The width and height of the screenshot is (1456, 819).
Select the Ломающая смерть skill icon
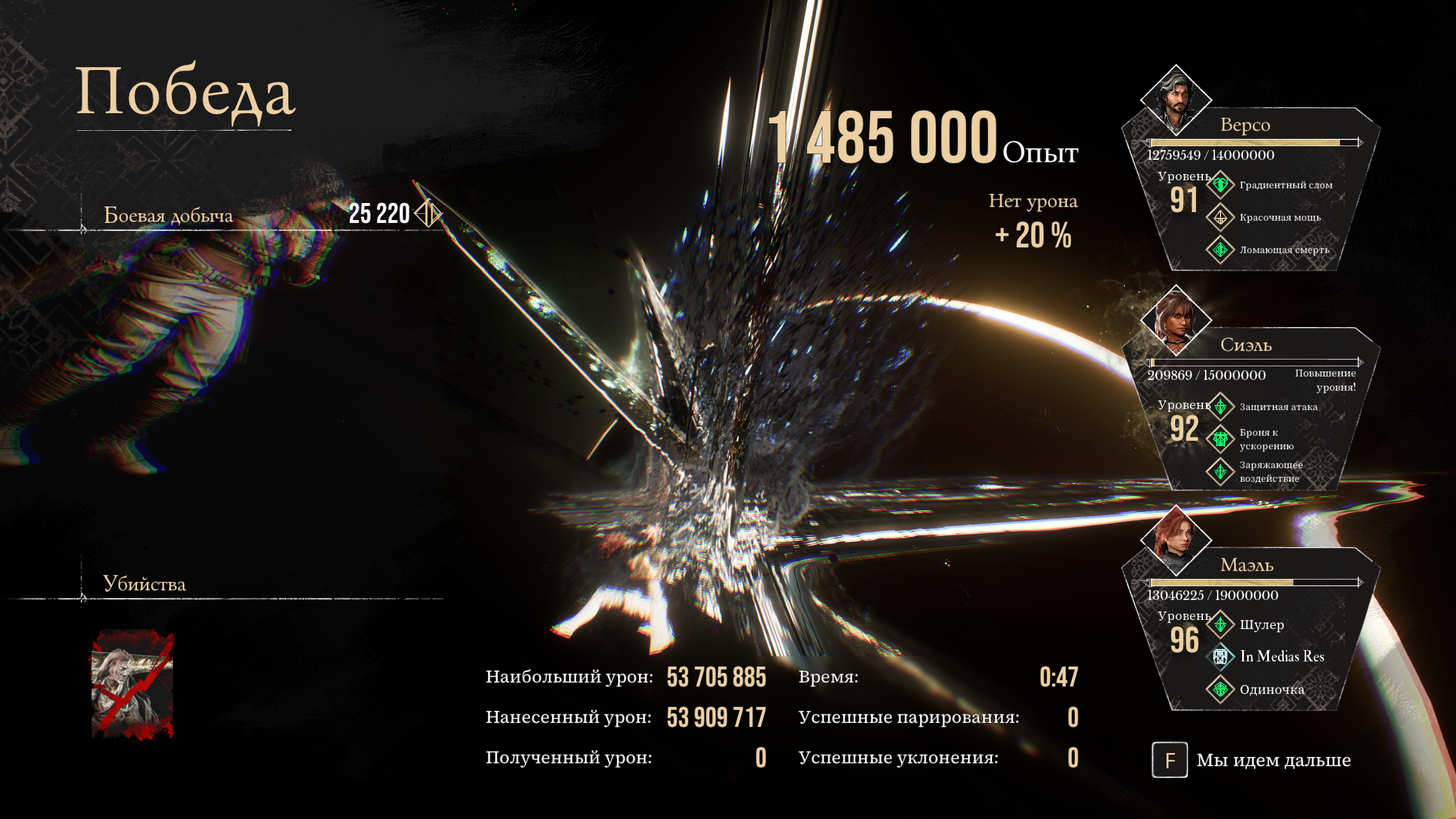1220,250
